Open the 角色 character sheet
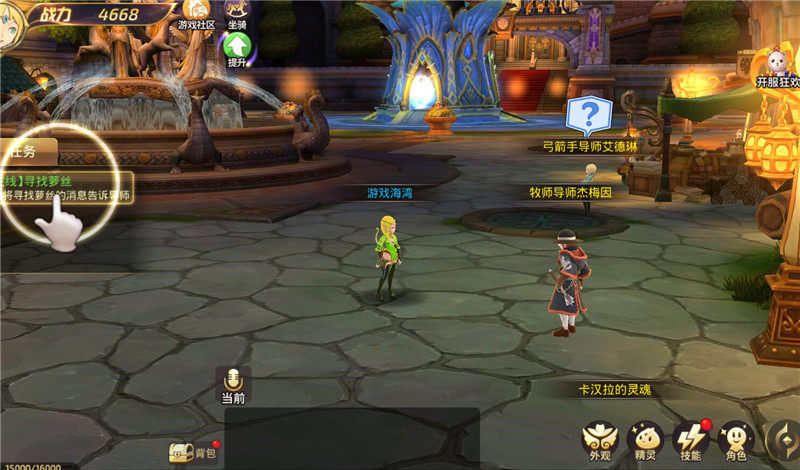Image resolution: width=800 pixels, height=470 pixels. pyautogui.click(x=736, y=439)
